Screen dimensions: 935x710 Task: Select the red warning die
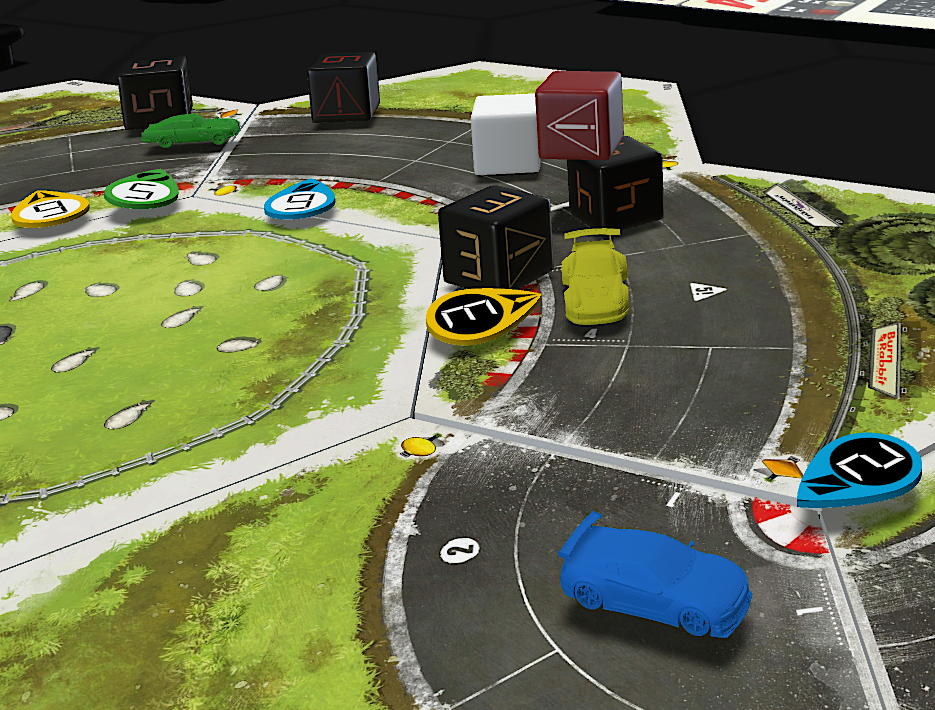tap(580, 115)
